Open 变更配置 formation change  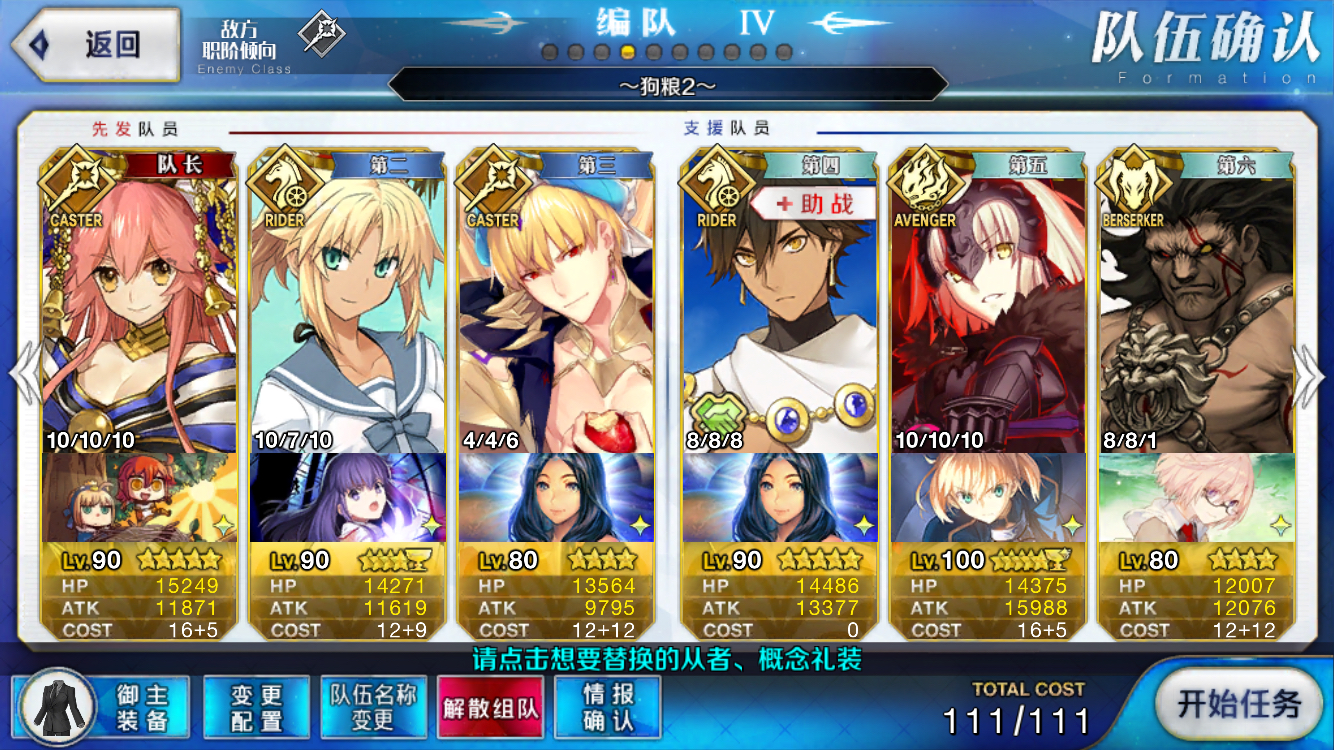tap(256, 707)
